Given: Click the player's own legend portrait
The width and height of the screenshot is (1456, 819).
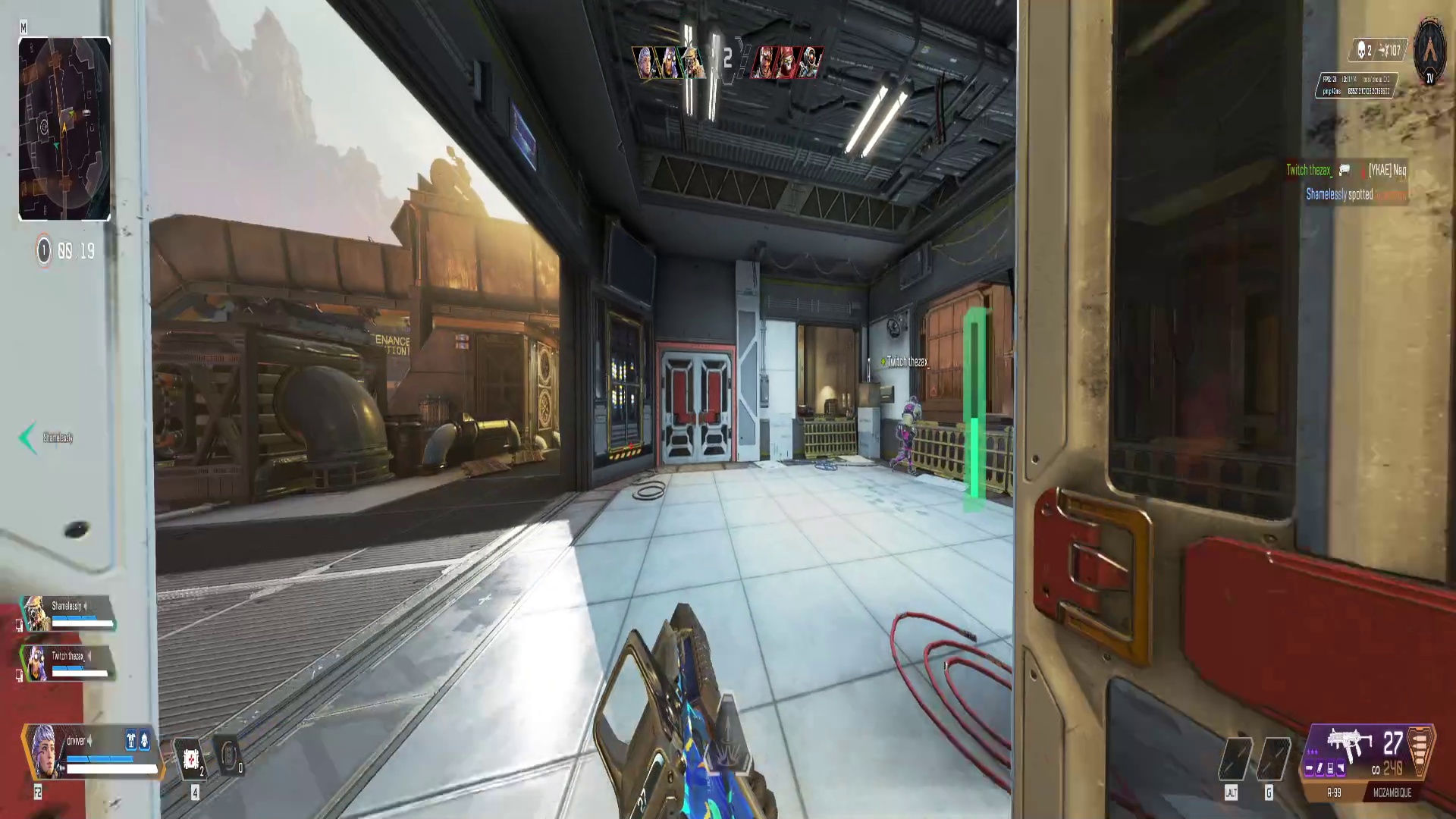Looking at the screenshot, I should point(44,751).
